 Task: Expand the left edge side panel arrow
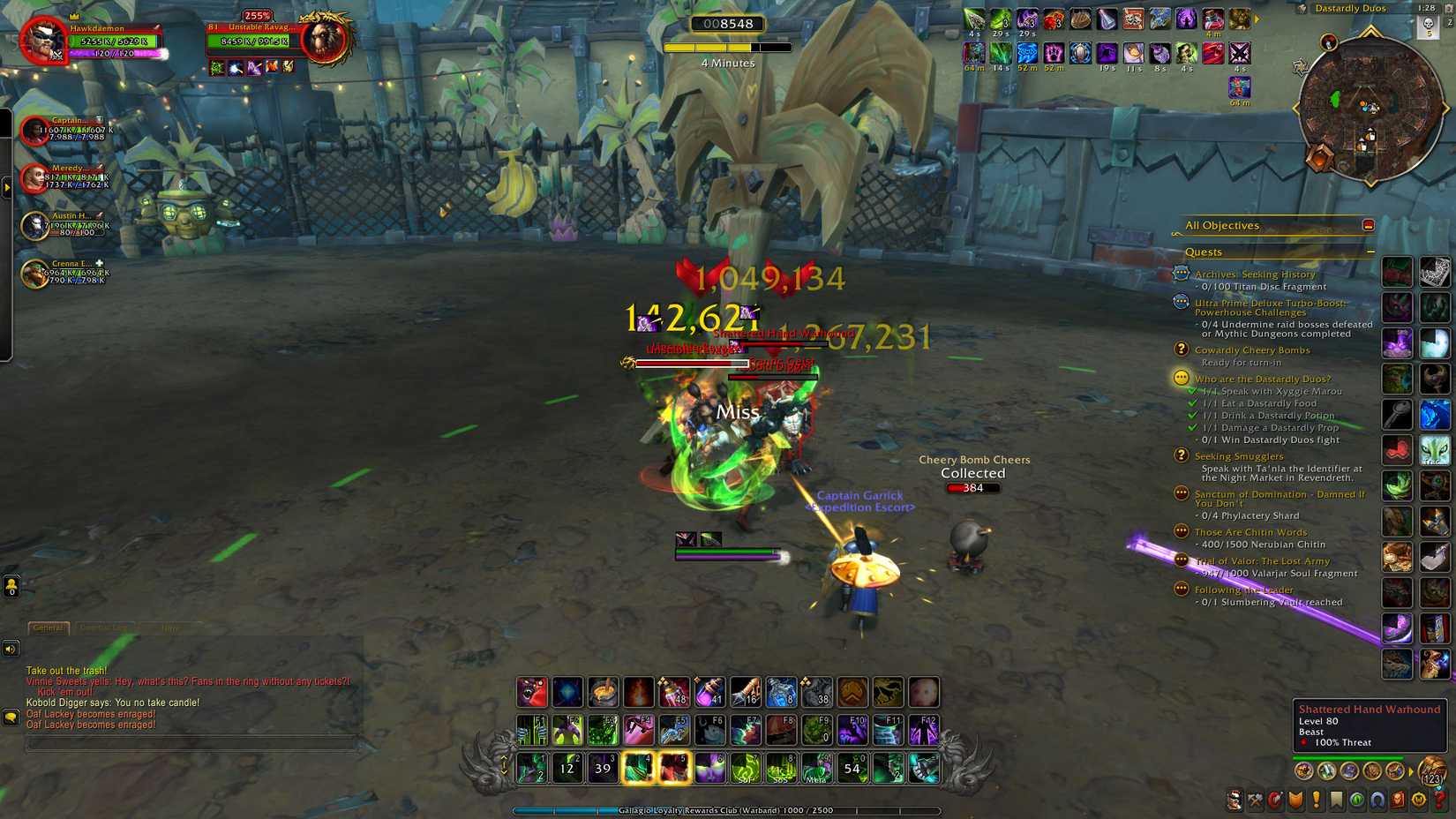click(x=8, y=187)
